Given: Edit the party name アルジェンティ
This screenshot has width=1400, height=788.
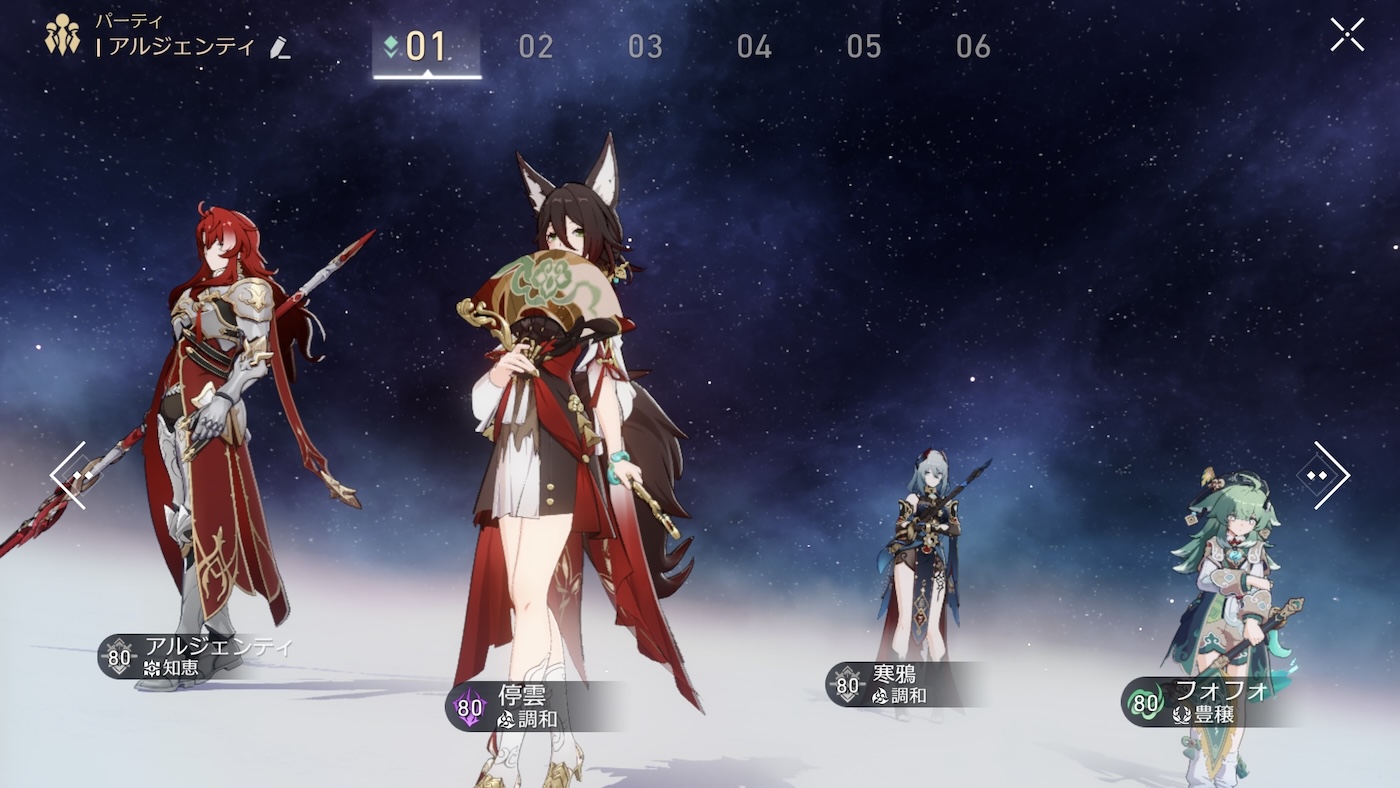Looking at the screenshot, I should pos(280,47).
